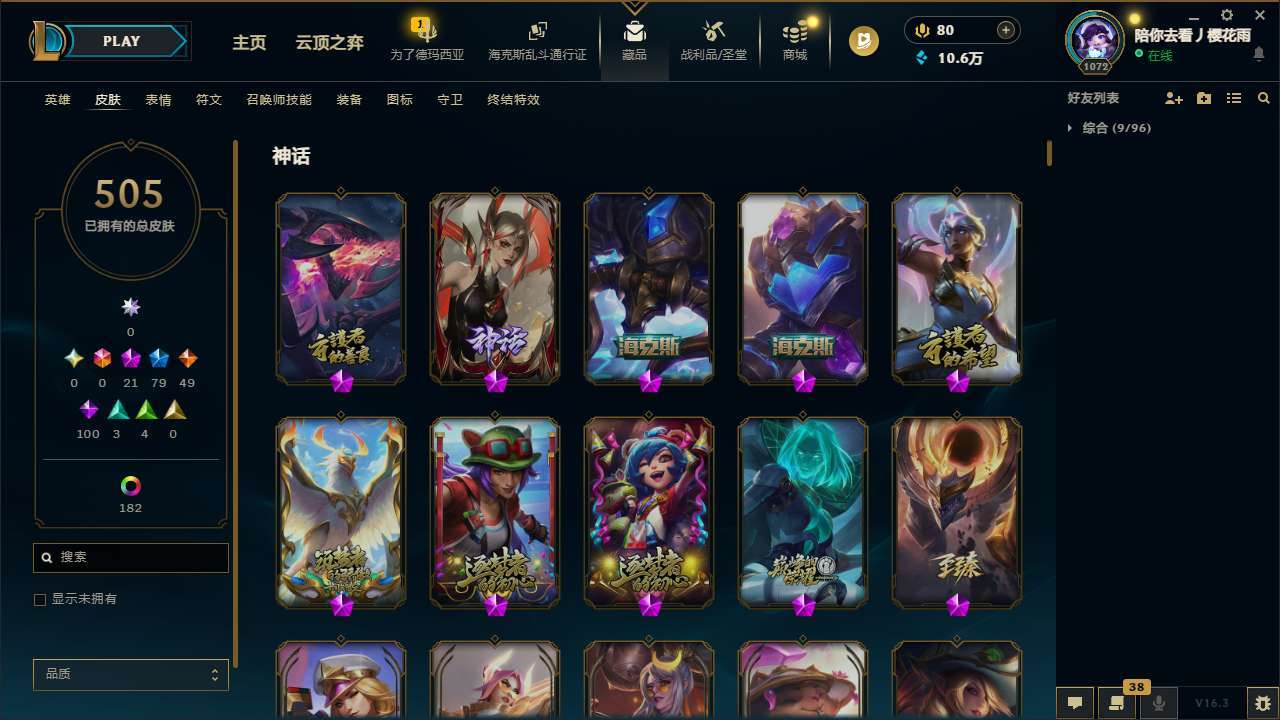The height and width of the screenshot is (720, 1280).
Task: View the 海克斯乱斗通行证 battle pass
Action: click(x=537, y=40)
